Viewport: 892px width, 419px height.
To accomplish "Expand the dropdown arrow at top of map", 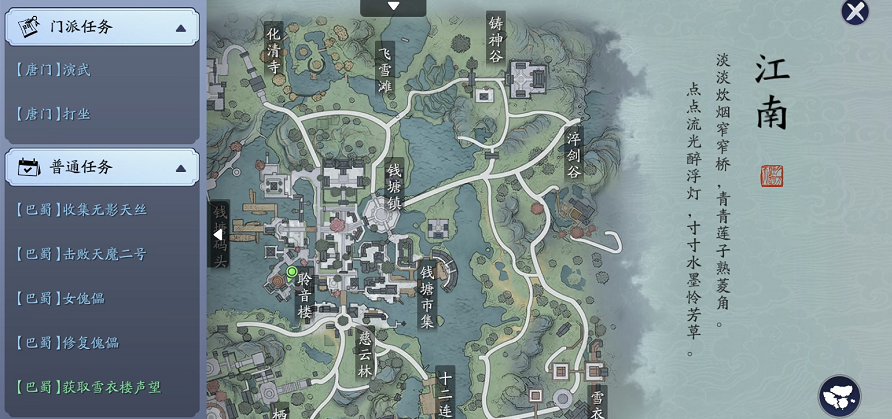I will click(393, 7).
